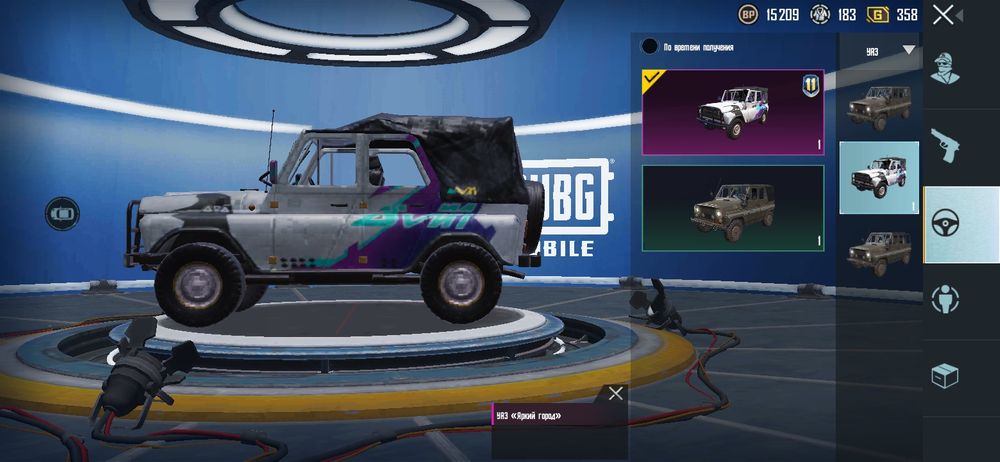Click the BP currency icon
Image resolution: width=1000 pixels, height=462 pixels.
click(x=748, y=14)
